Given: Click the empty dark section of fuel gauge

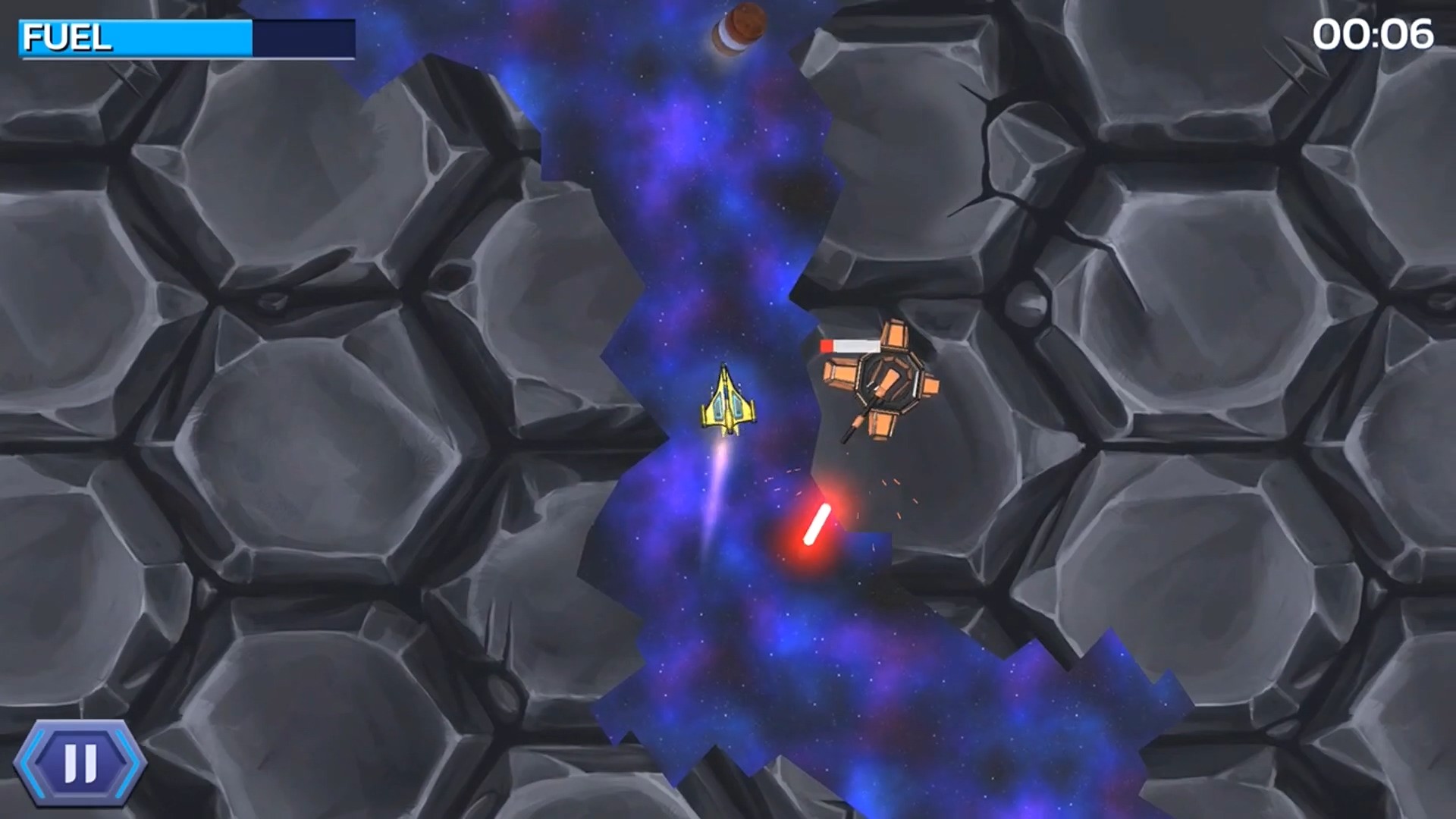Looking at the screenshot, I should coord(303,36).
